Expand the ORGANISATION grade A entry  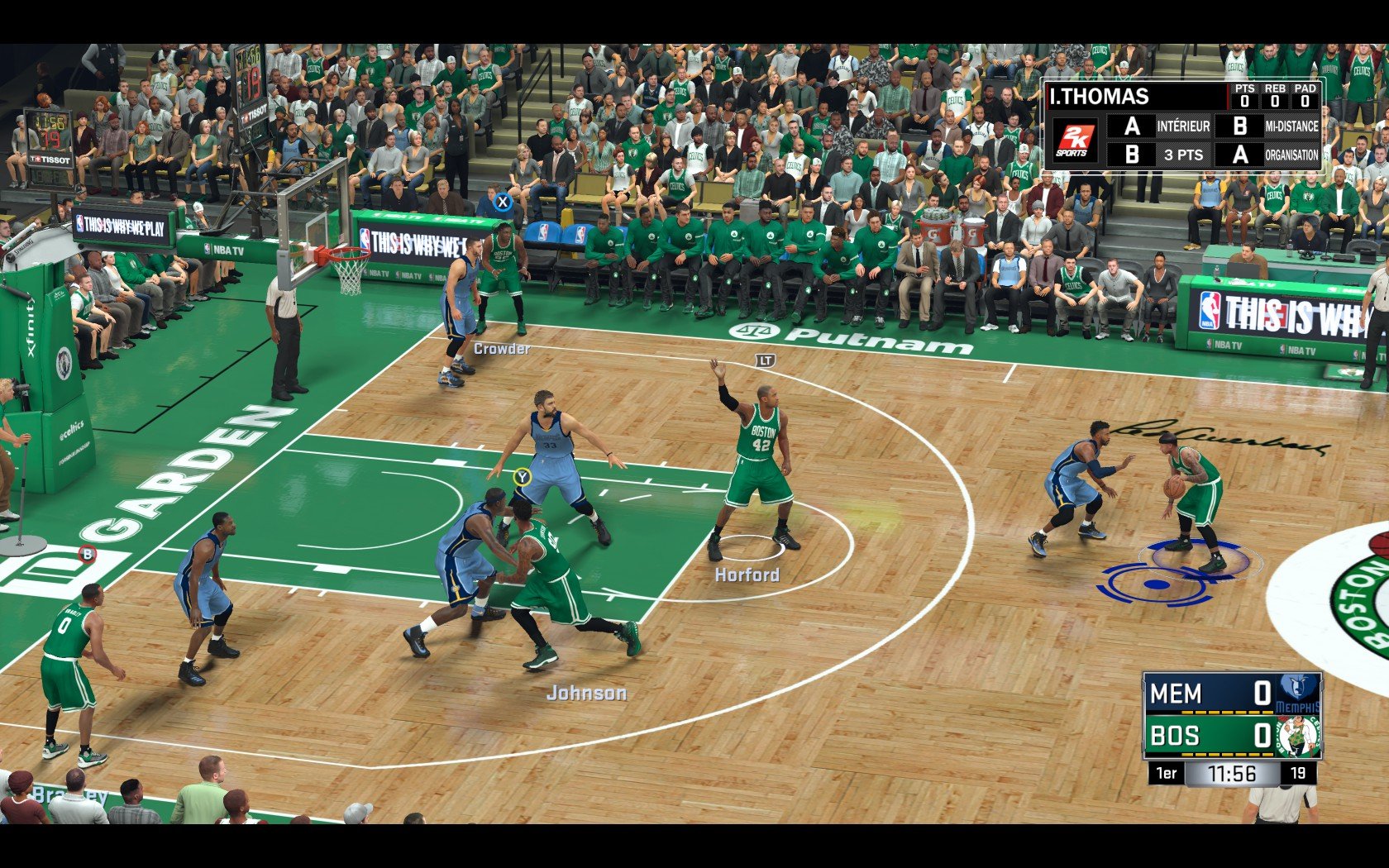coord(1241,153)
